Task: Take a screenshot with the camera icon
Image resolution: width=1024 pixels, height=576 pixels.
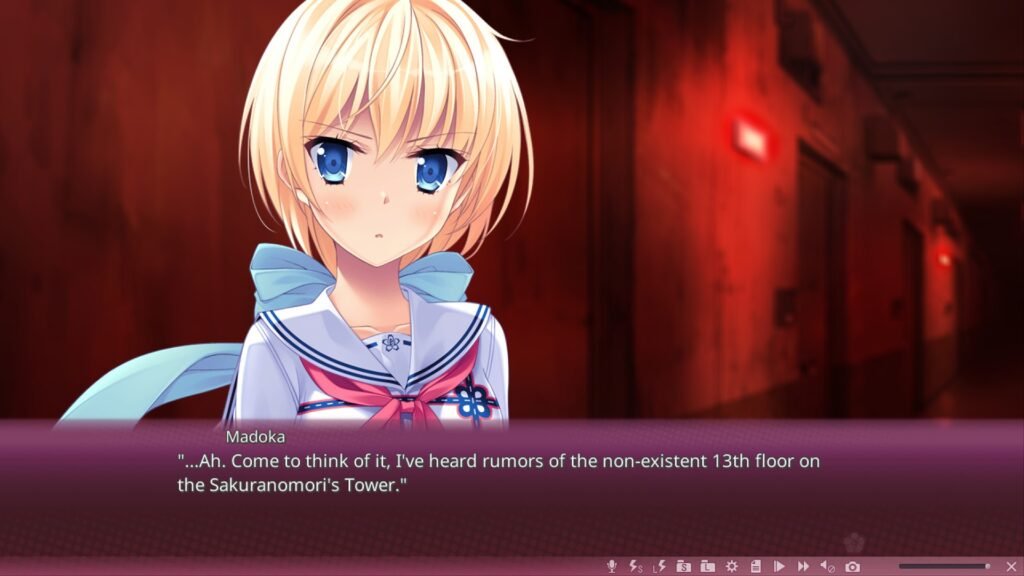Action: click(852, 566)
